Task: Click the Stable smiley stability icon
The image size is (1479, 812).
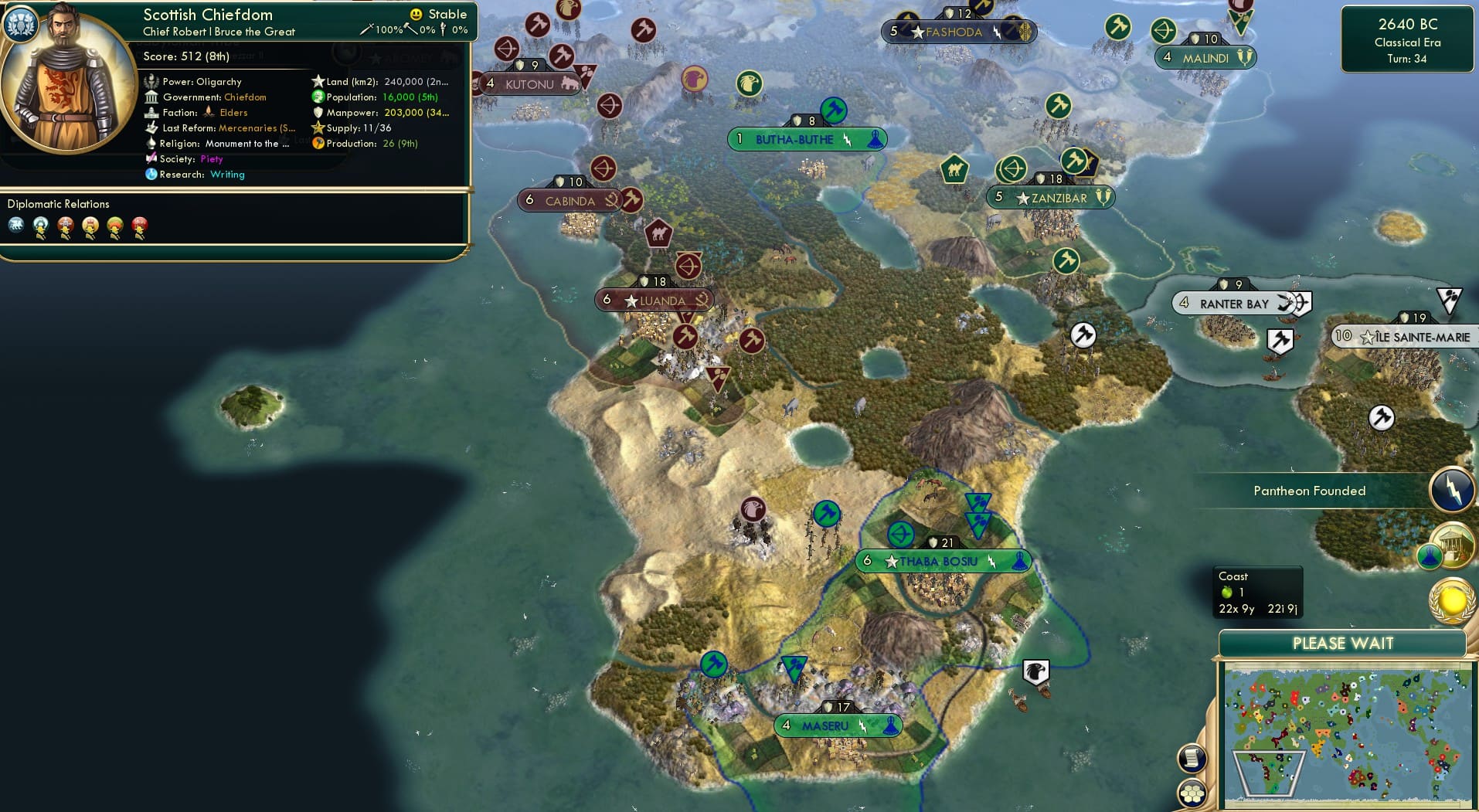Action: click(415, 14)
